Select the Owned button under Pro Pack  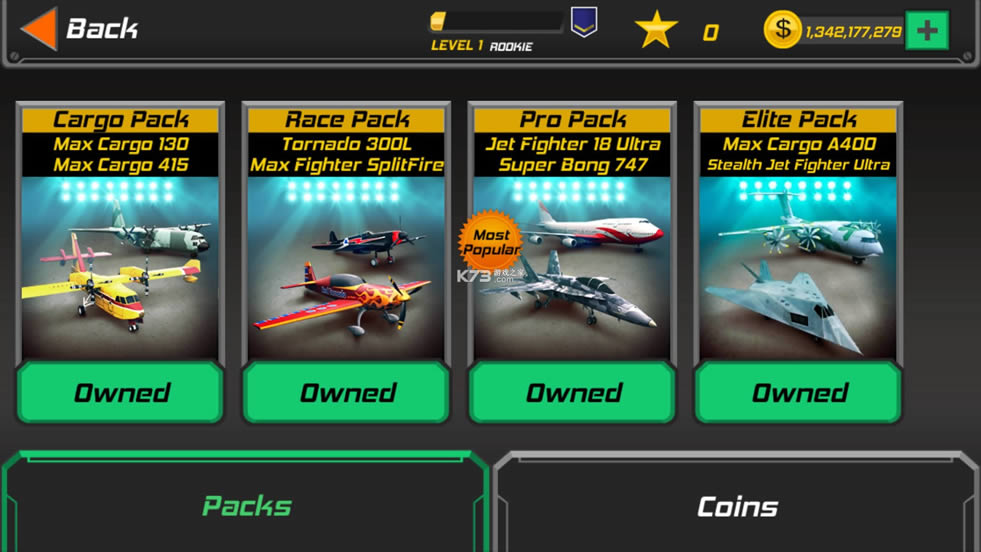tap(573, 392)
